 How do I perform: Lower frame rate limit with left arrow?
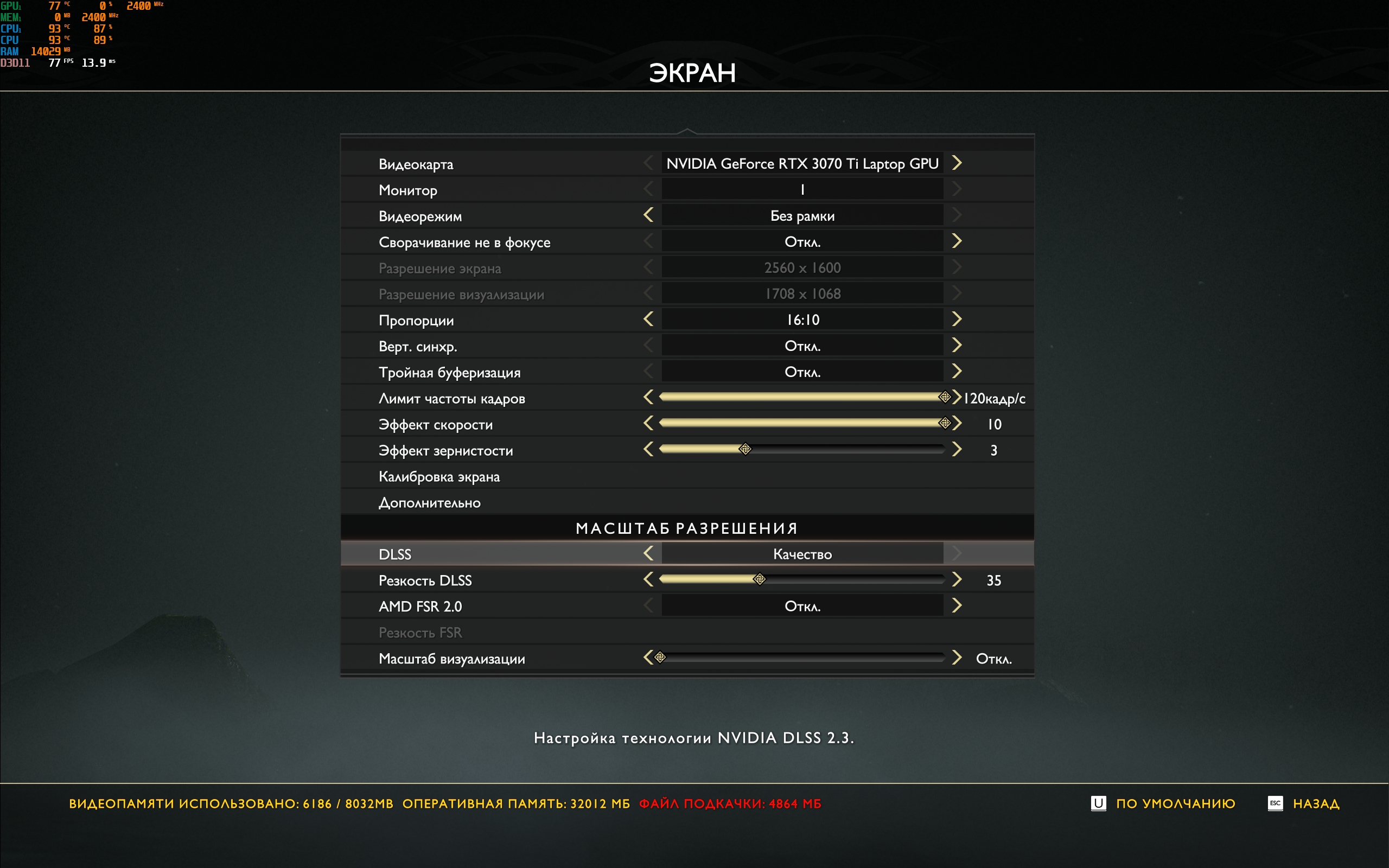pos(648,397)
